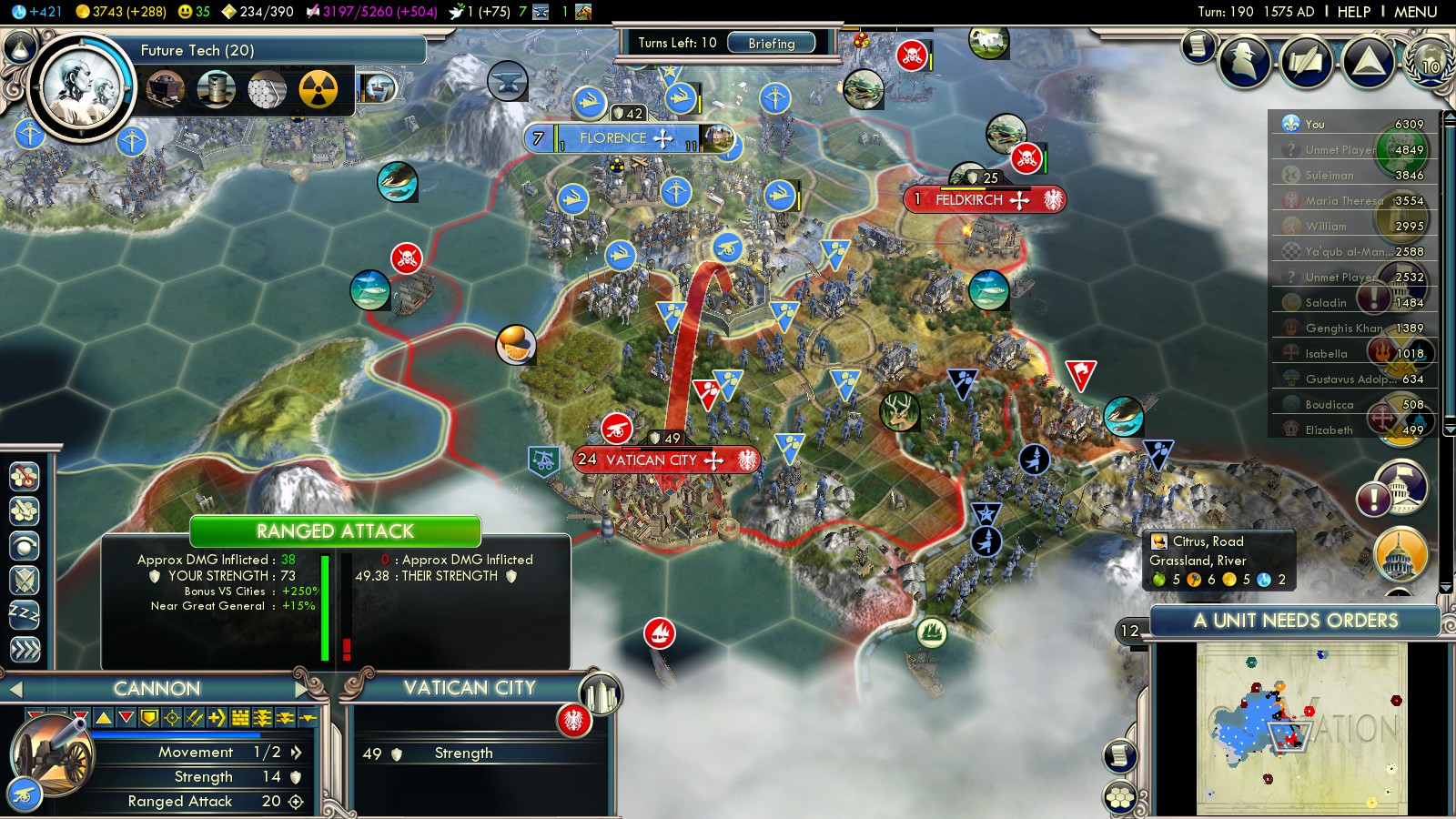Screen dimensions: 1456x819
Task: Select the Feldkirch city banner
Action: [983, 199]
